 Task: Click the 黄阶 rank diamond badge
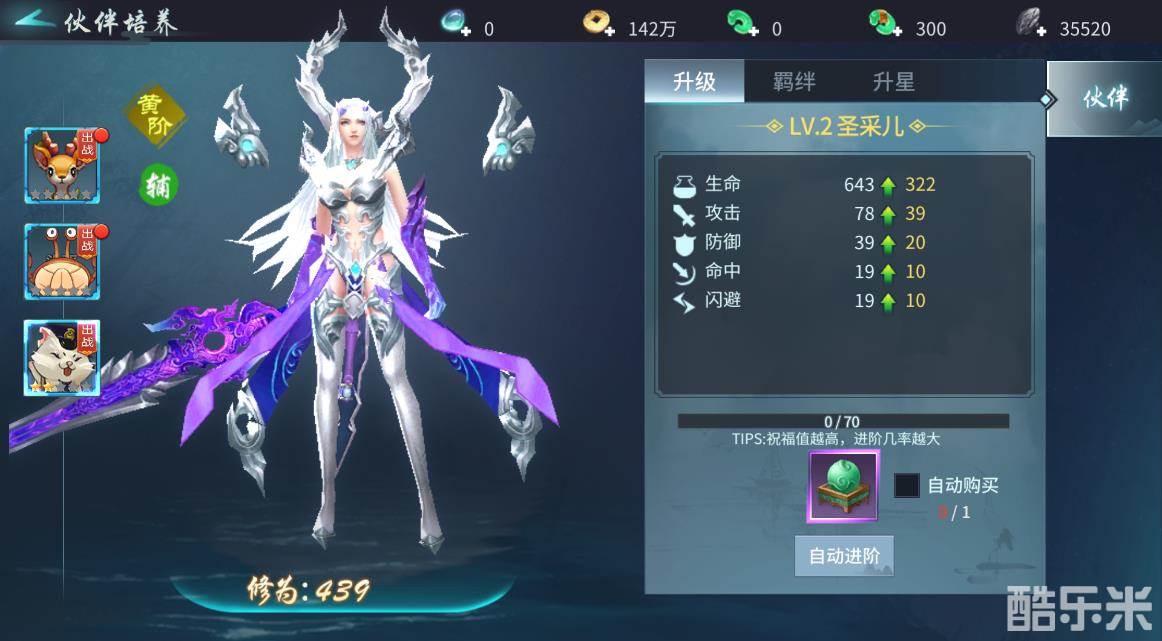click(155, 116)
